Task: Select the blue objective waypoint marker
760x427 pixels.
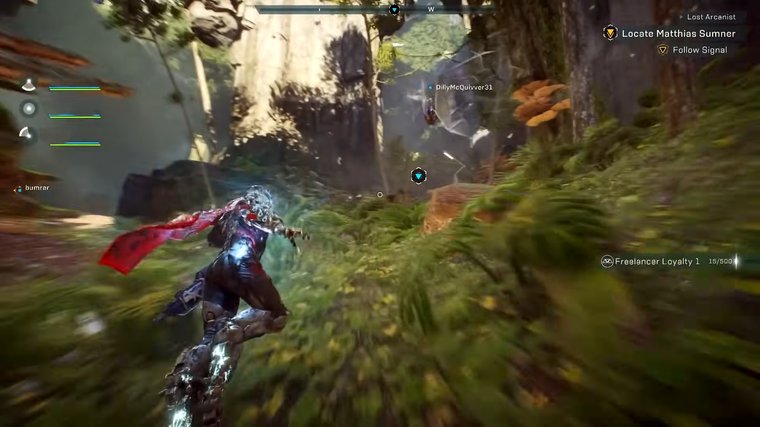Action: click(x=418, y=176)
